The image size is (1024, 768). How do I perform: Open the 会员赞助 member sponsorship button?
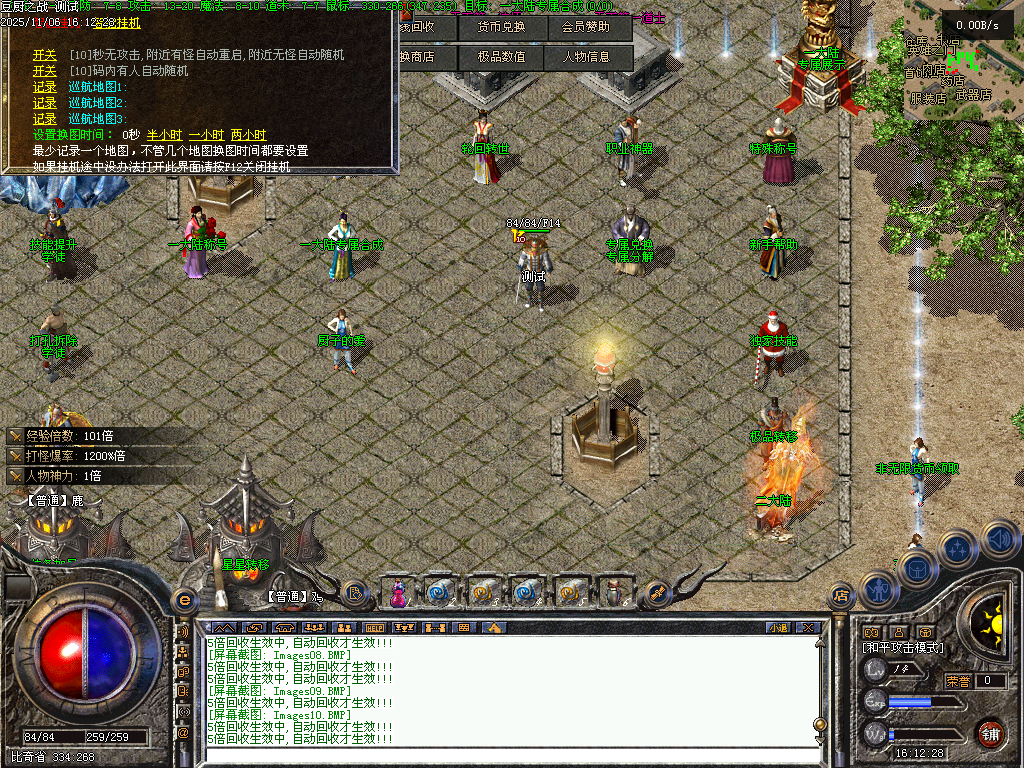[x=587, y=28]
